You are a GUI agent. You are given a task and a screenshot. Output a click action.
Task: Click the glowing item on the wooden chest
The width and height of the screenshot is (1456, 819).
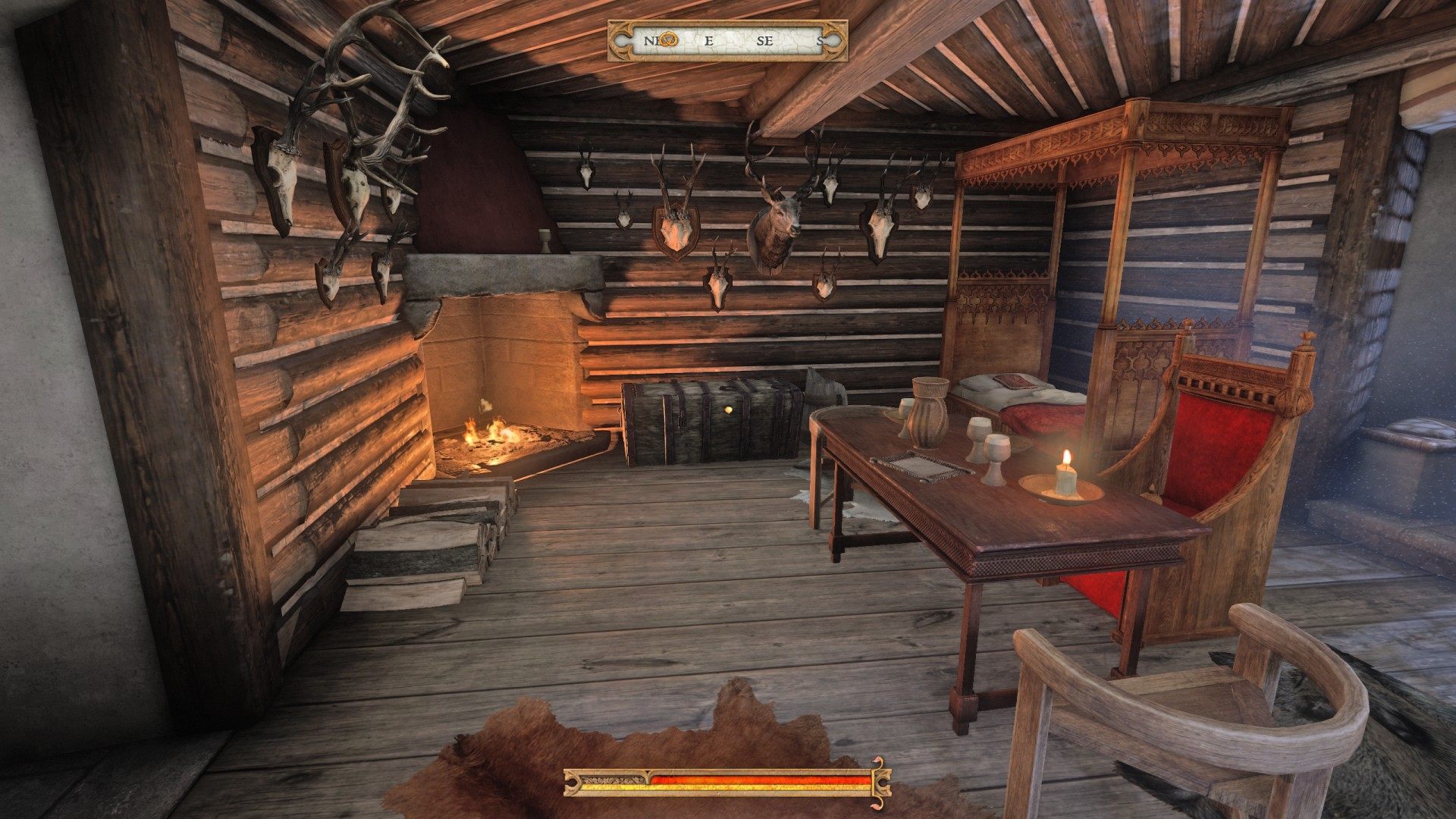tap(729, 409)
